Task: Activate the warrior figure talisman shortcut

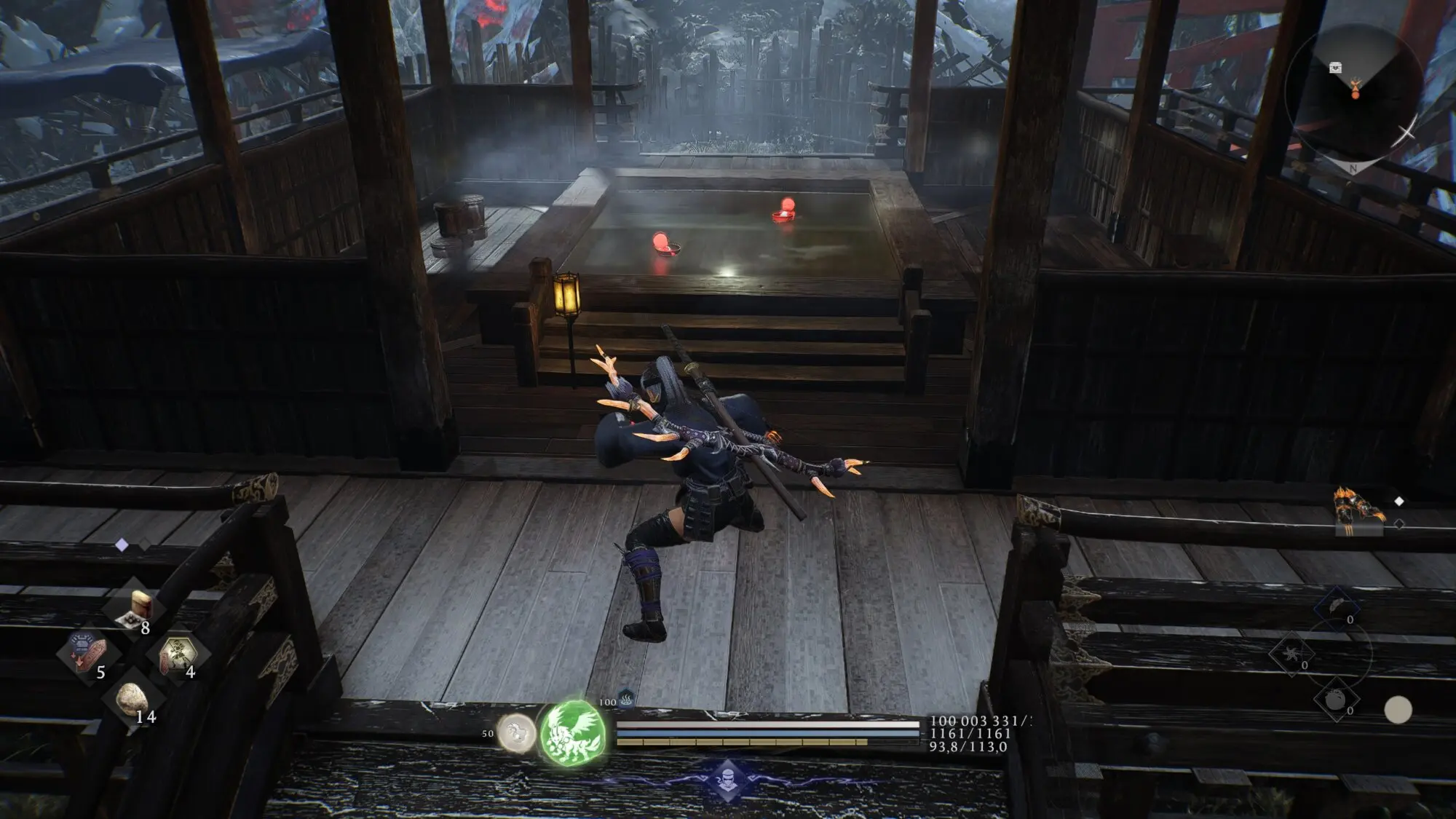Action: click(177, 654)
